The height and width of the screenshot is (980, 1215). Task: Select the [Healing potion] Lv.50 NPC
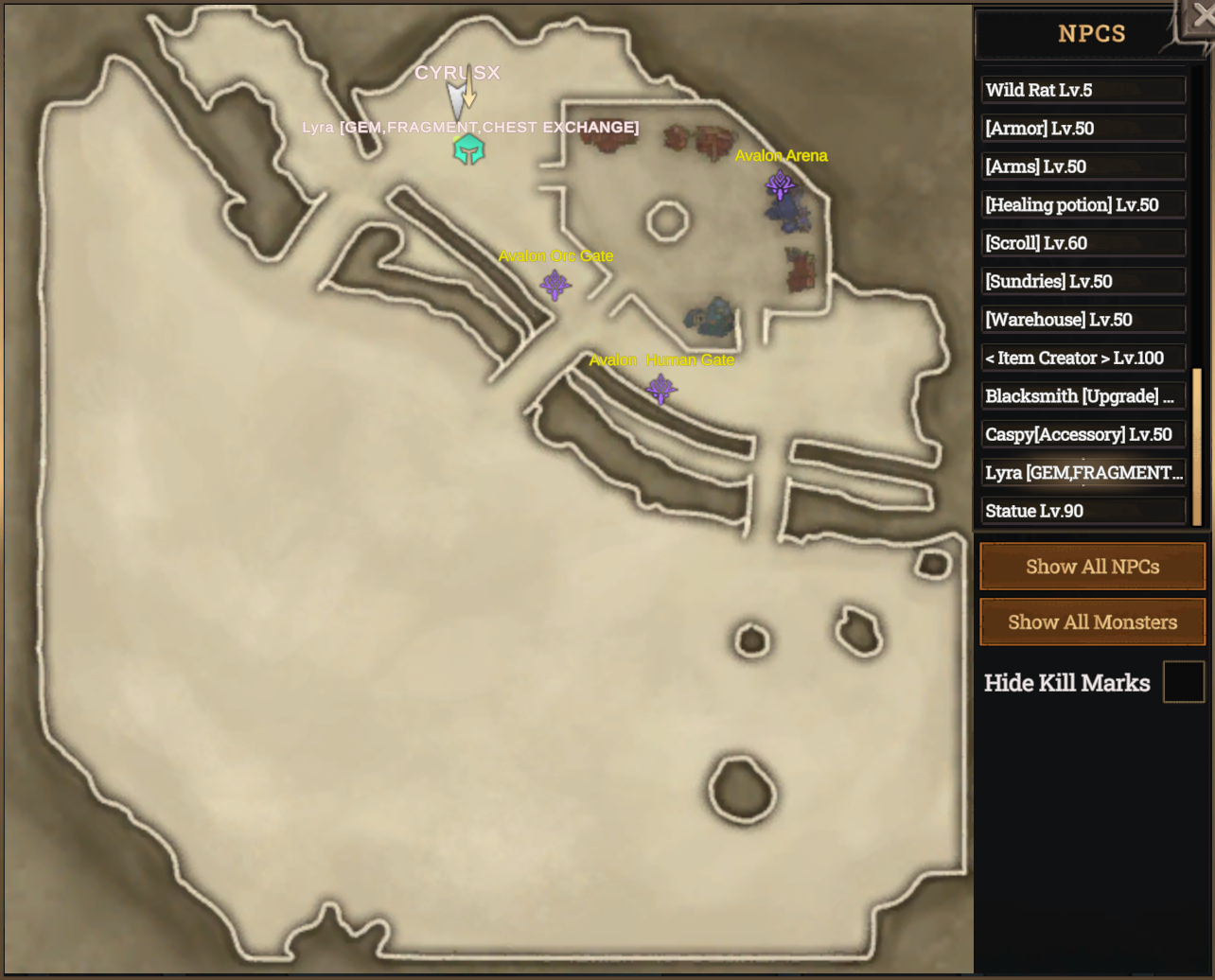tap(1083, 204)
